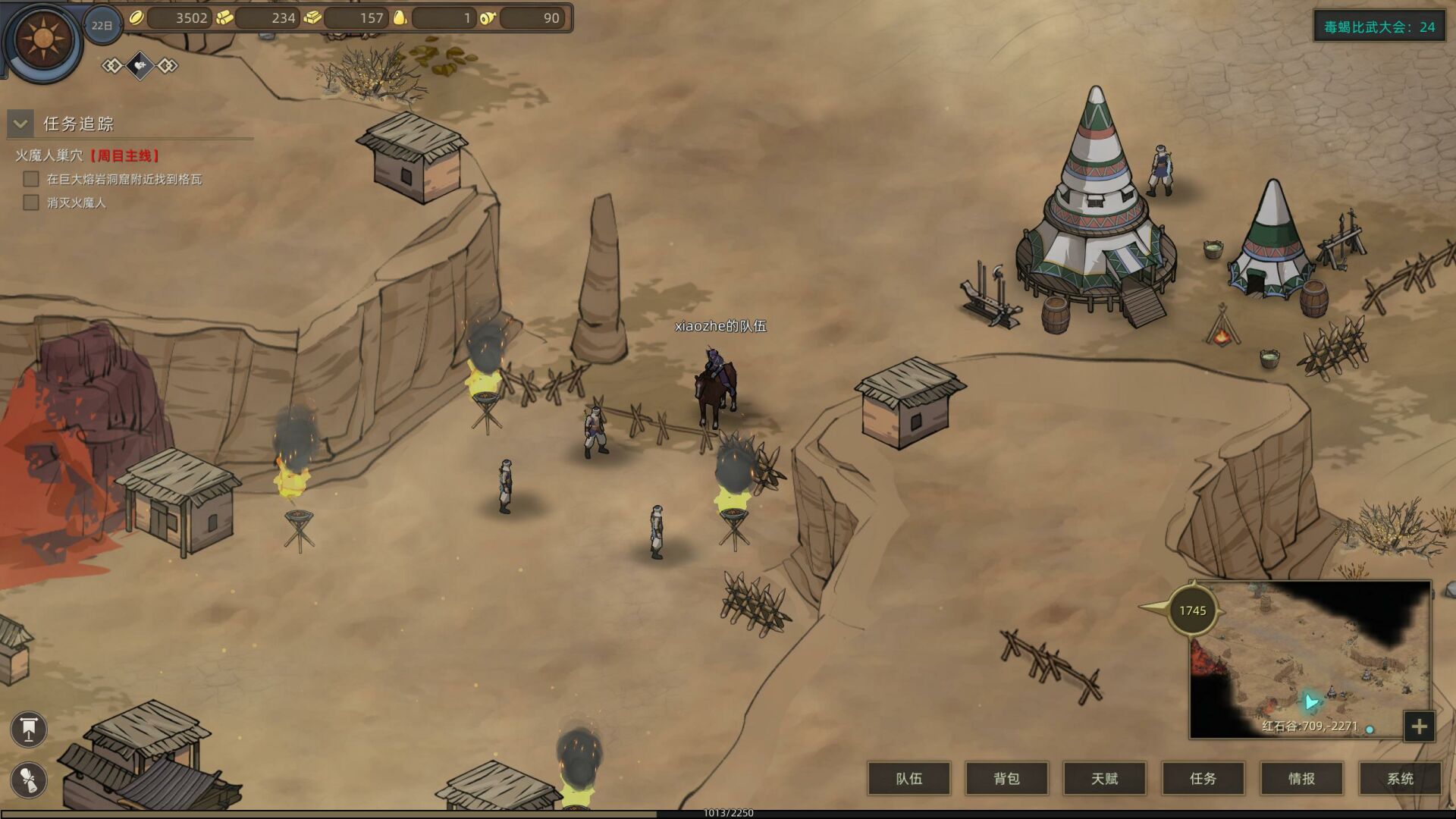Viewport: 1456px width, 819px height.
Task: Click the sun day-night dial
Action: click(x=42, y=38)
